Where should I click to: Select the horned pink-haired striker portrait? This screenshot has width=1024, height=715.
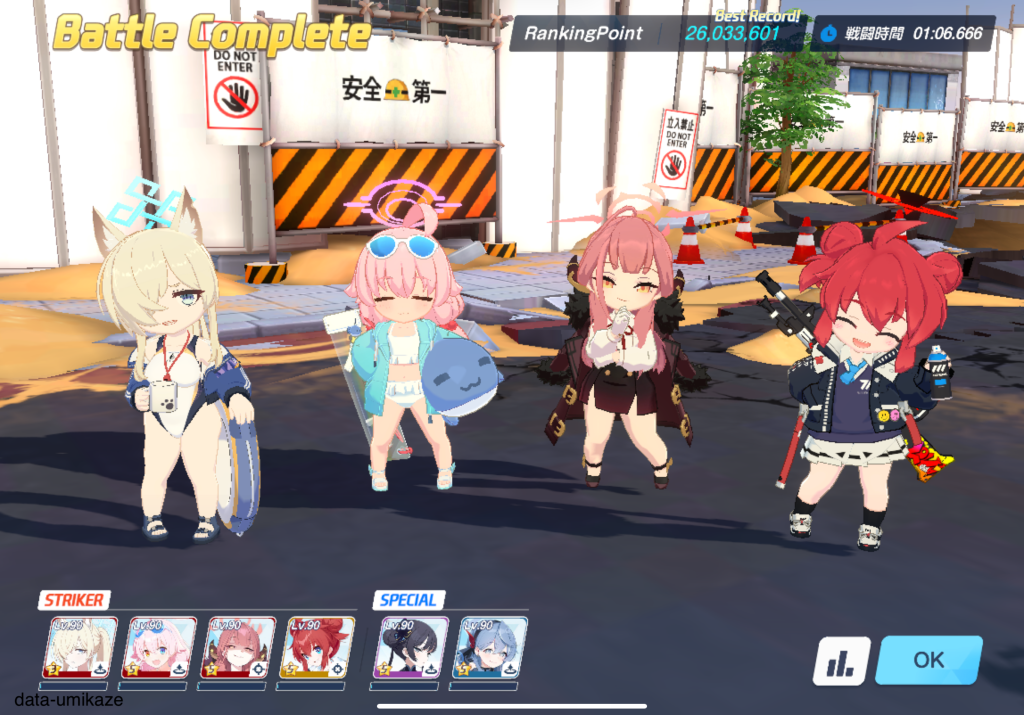(239, 647)
